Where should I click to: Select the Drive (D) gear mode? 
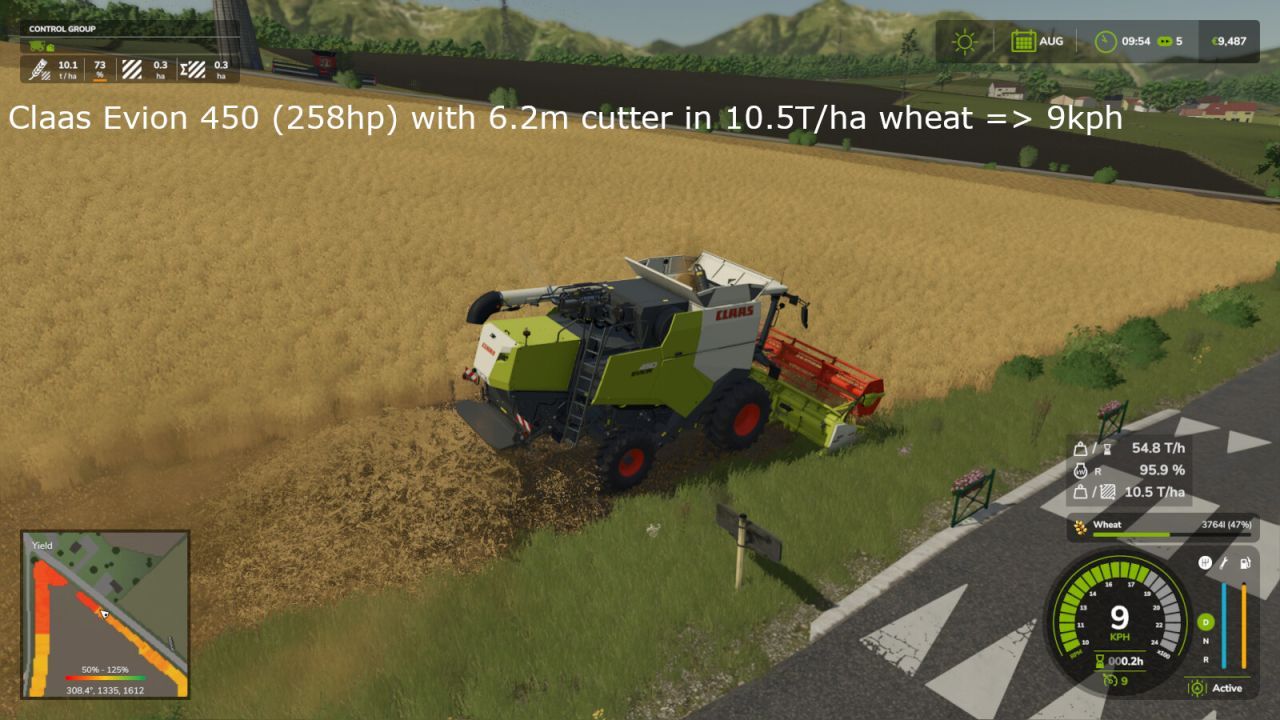[x=1205, y=622]
